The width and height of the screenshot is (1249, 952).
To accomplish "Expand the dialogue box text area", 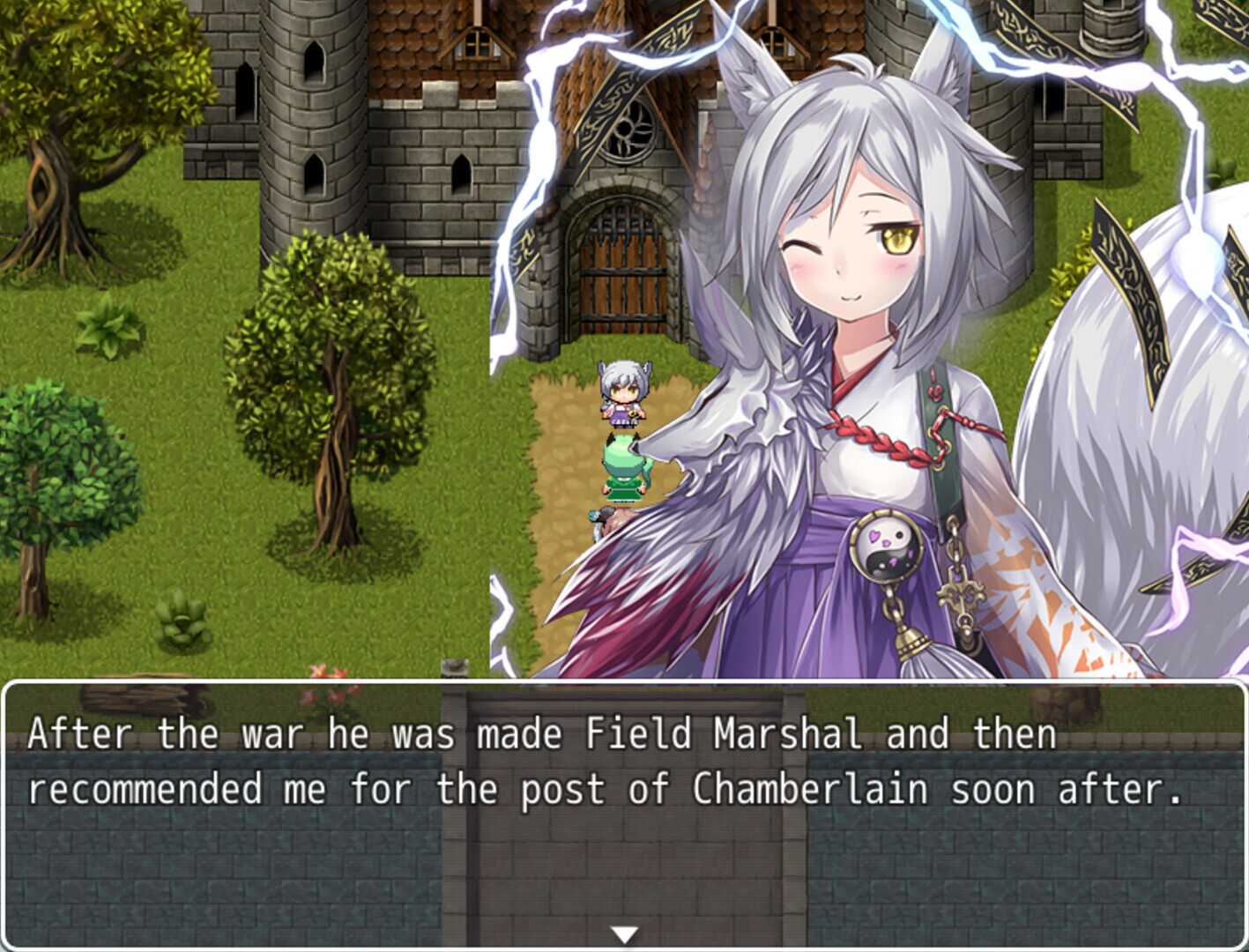I will point(617,767).
